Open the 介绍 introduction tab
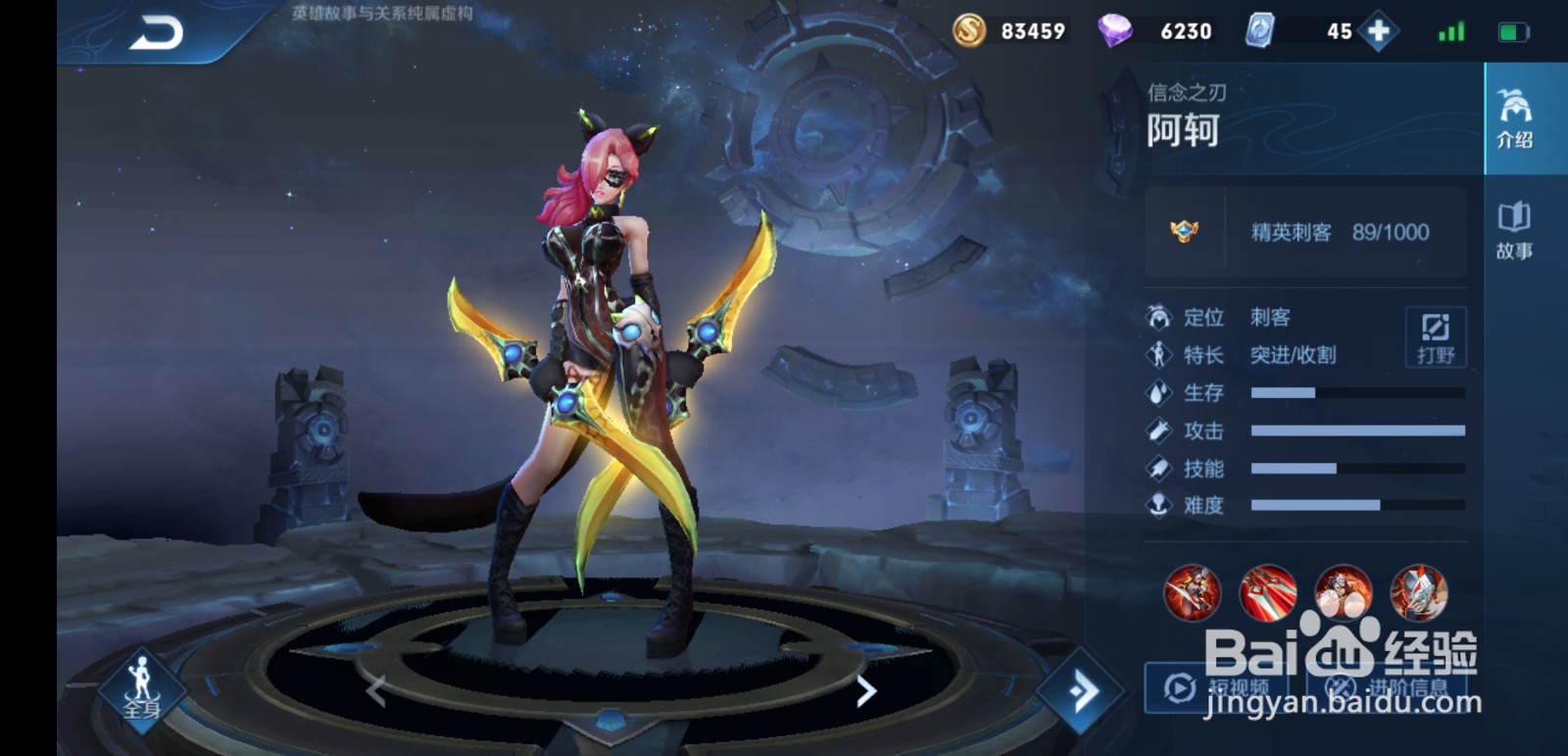 coord(1514,119)
